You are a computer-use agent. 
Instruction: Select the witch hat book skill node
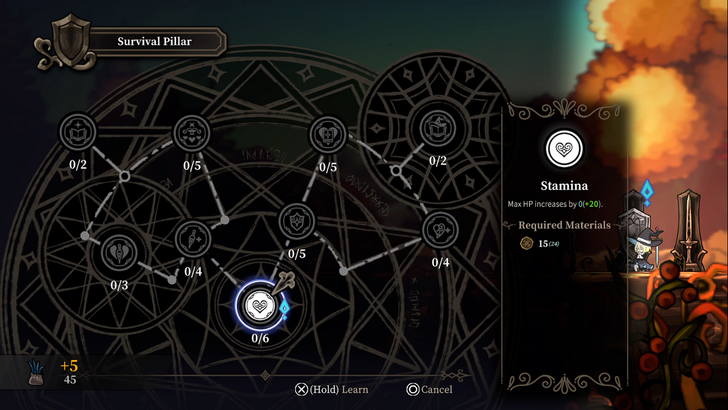(437, 130)
